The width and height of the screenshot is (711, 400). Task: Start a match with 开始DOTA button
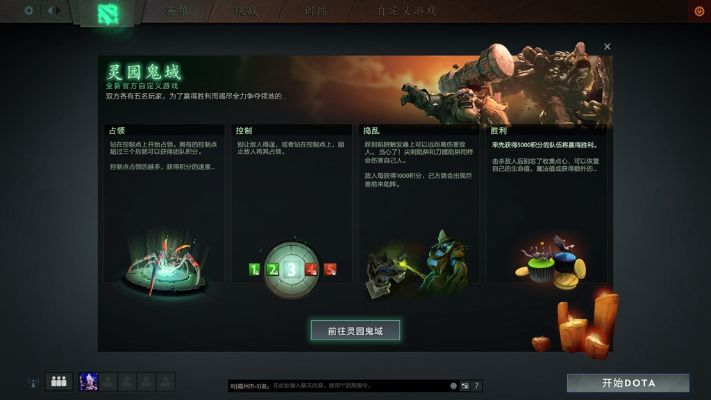click(x=628, y=383)
